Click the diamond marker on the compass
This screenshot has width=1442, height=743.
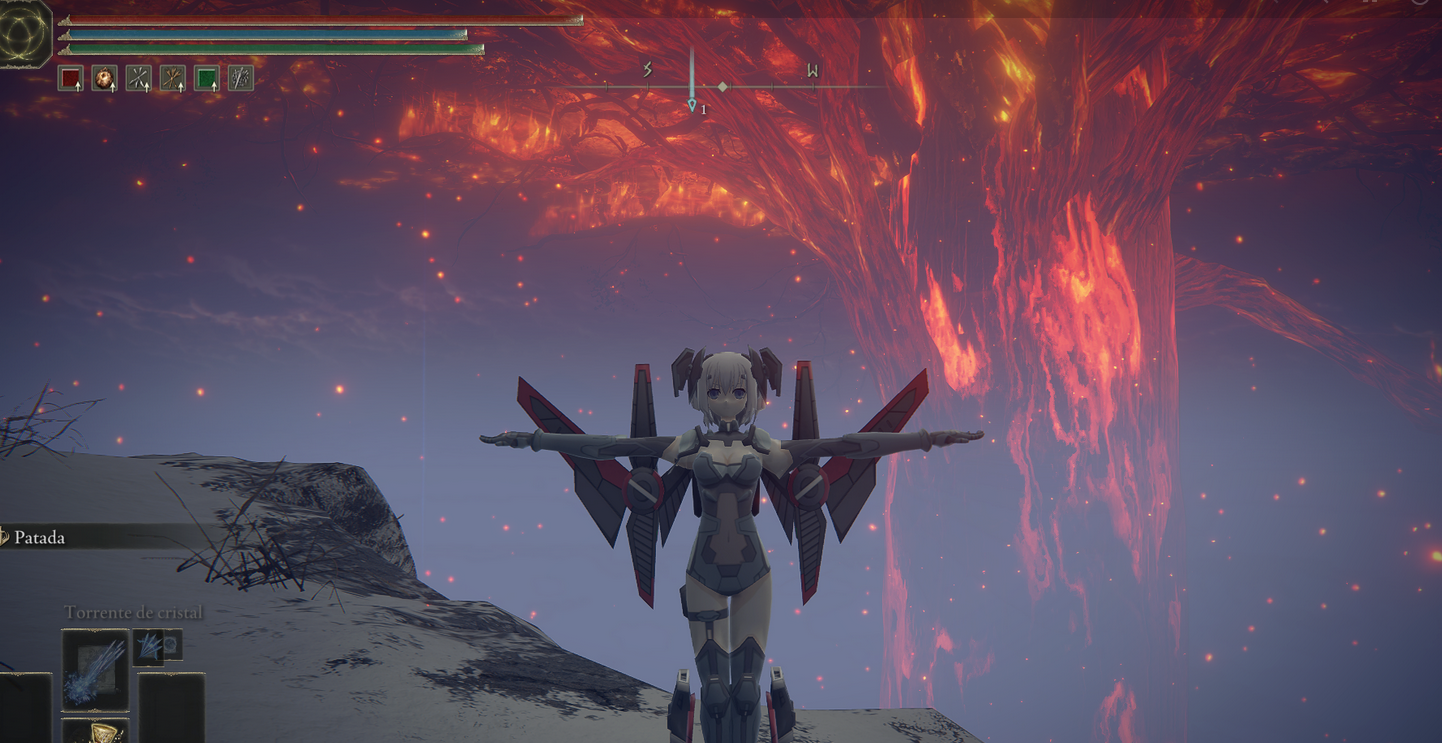coord(723,87)
